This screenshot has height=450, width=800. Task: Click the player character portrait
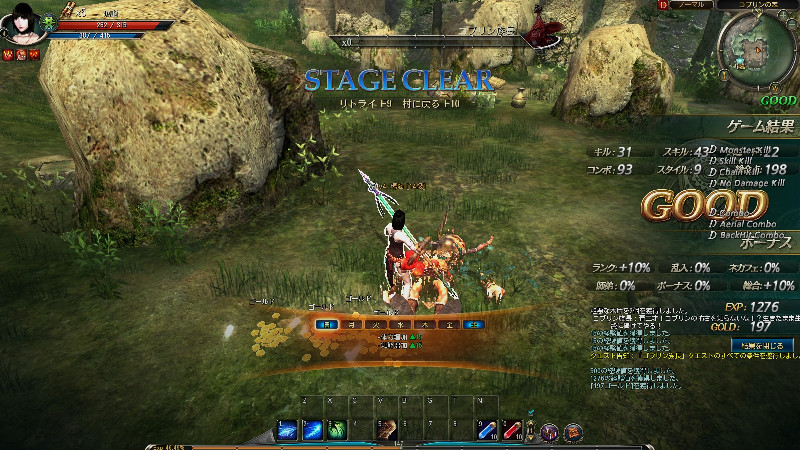[21, 23]
